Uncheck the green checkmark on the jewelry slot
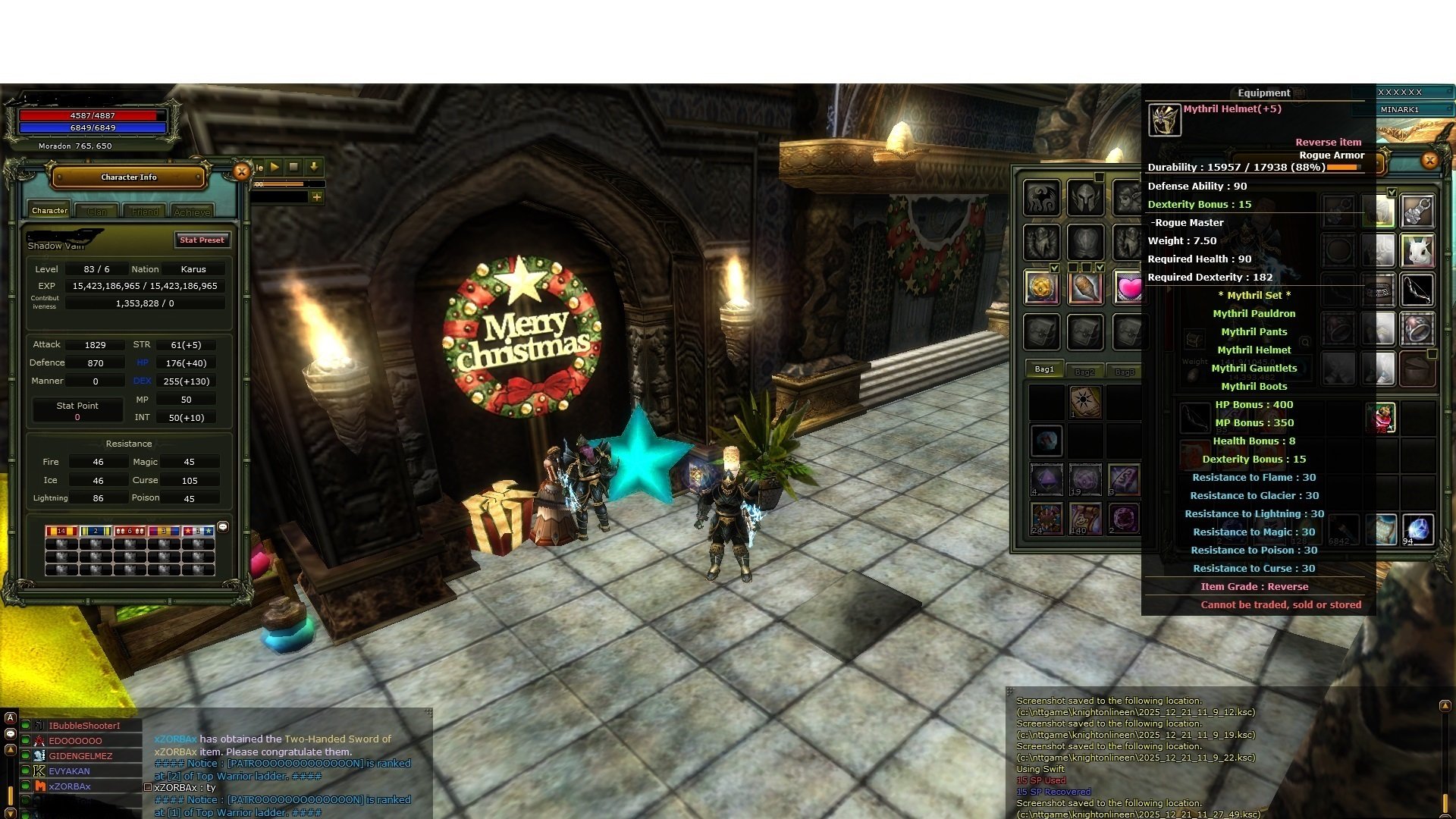 pyautogui.click(x=1392, y=192)
